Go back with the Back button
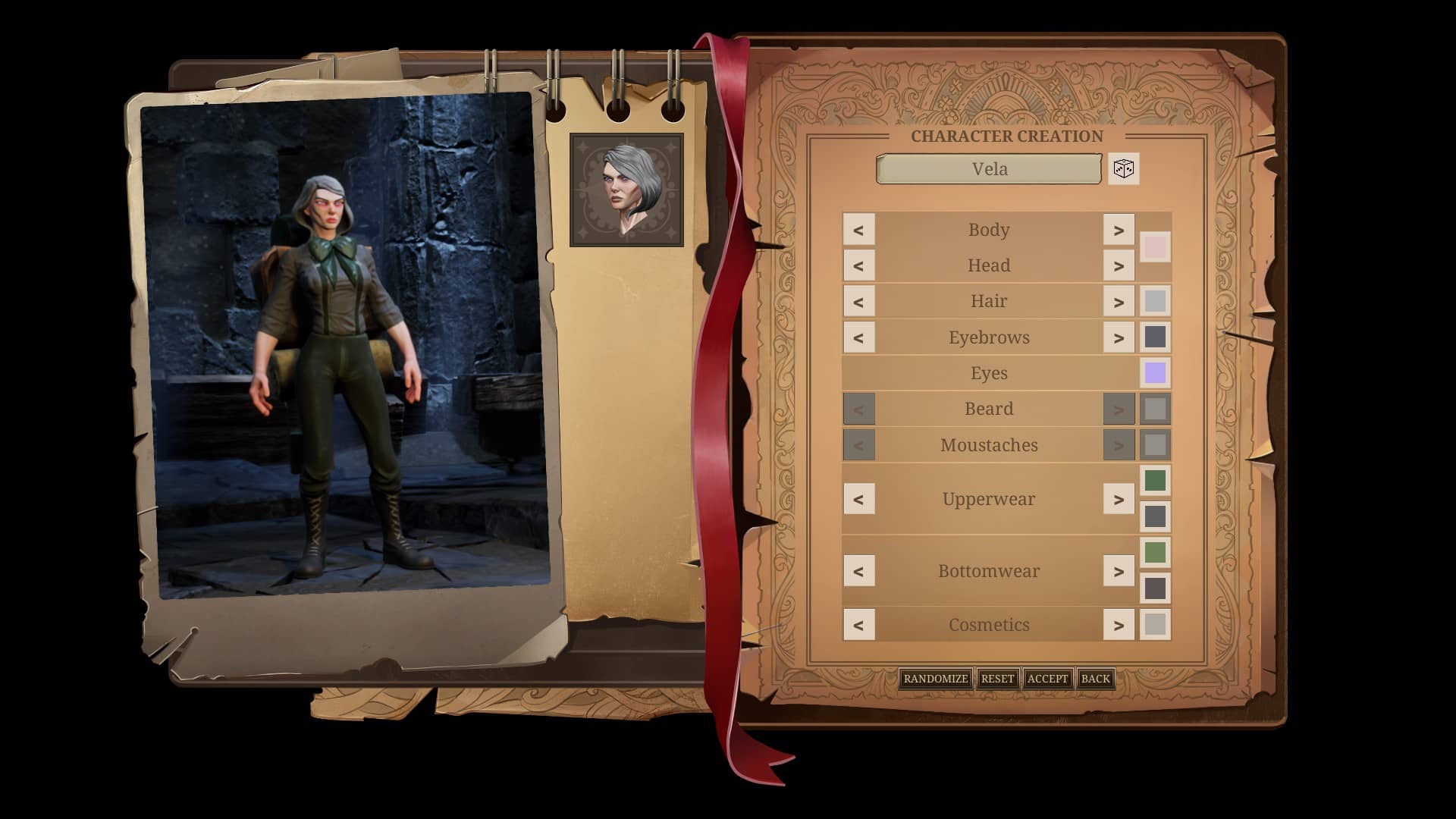The image size is (1456, 819). coord(1095,679)
